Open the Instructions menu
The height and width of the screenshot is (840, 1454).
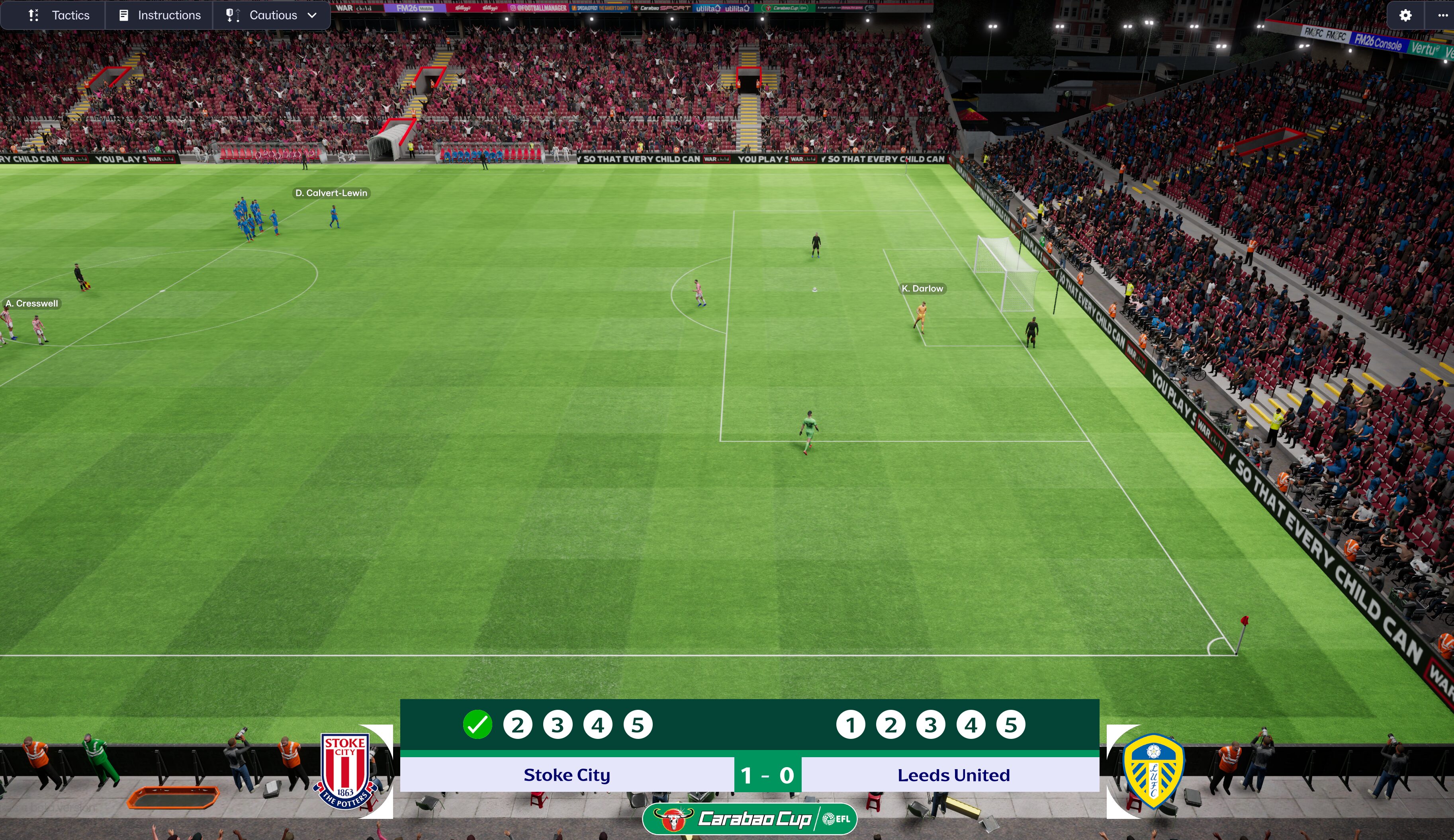(x=159, y=15)
